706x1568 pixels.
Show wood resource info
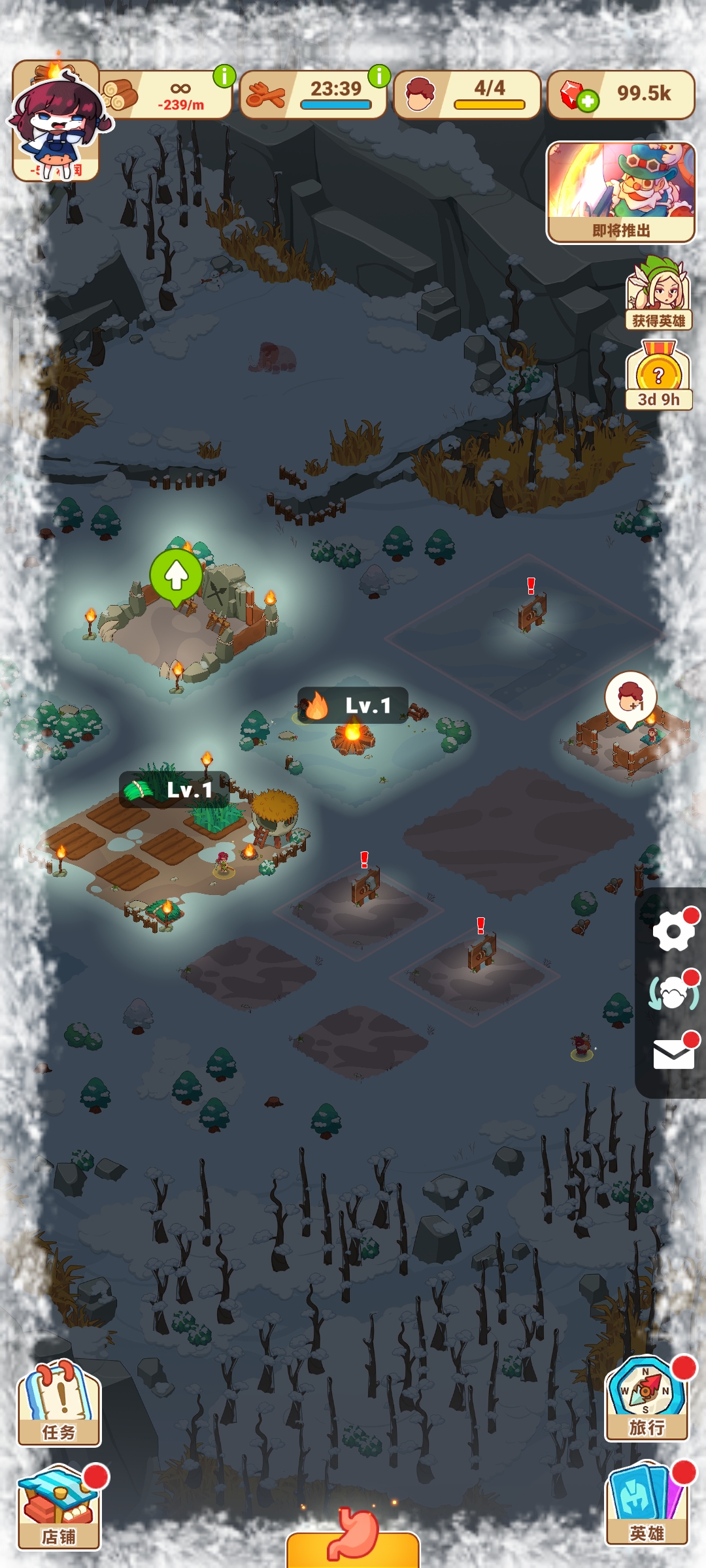point(224,76)
